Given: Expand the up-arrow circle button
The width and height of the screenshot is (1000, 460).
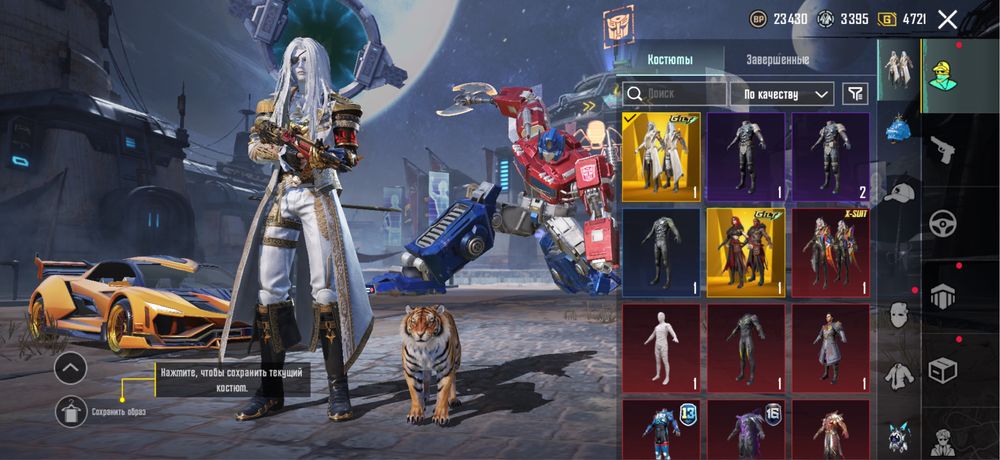Looking at the screenshot, I should pyautogui.click(x=70, y=368).
